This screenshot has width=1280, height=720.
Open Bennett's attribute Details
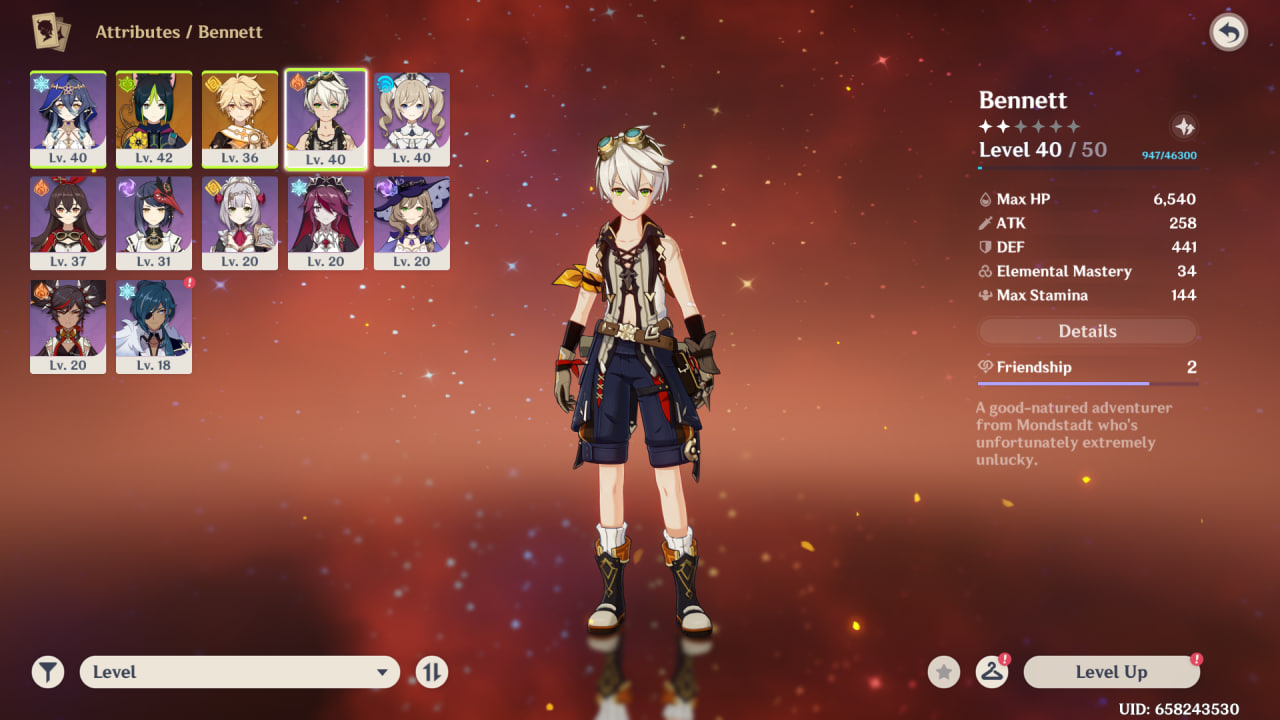click(1087, 331)
